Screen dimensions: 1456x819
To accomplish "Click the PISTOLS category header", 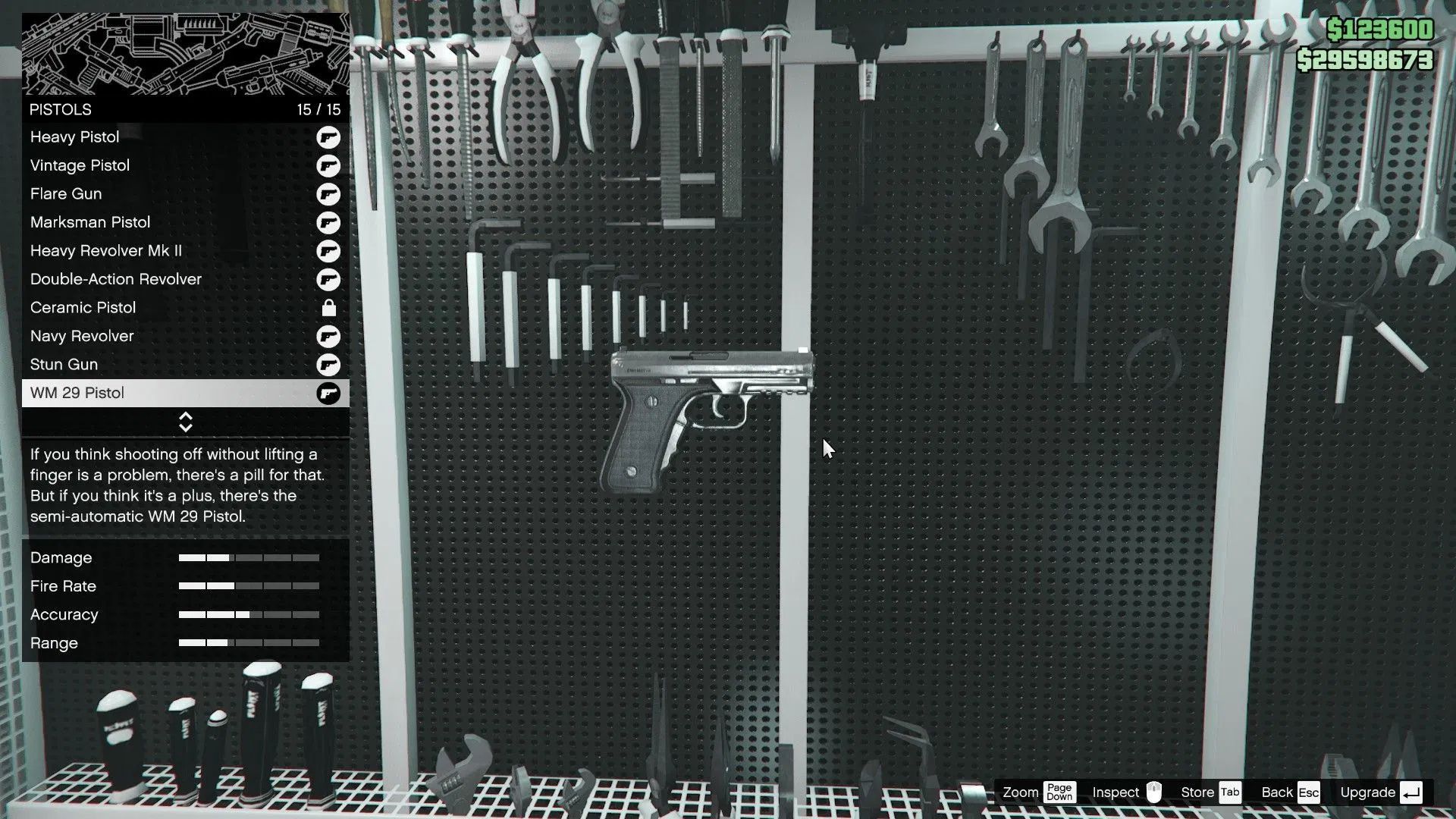I will coord(61,109).
